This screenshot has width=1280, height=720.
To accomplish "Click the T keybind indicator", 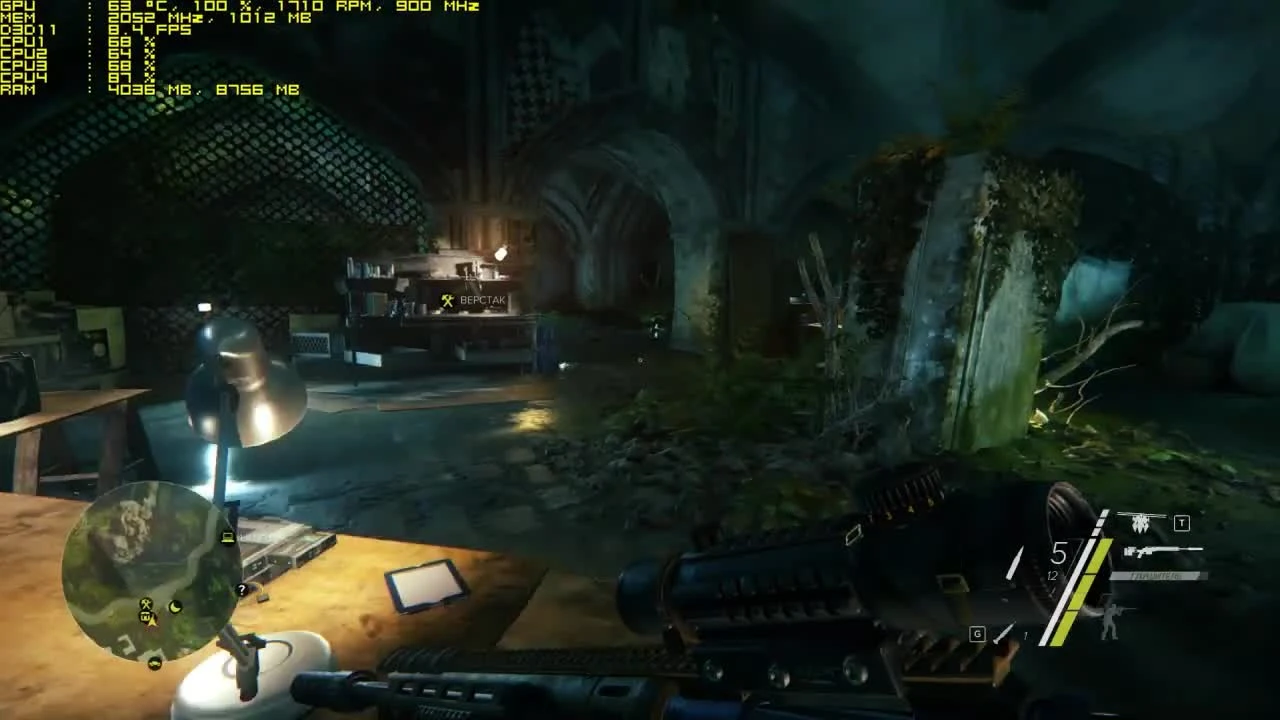I will click(x=1181, y=522).
